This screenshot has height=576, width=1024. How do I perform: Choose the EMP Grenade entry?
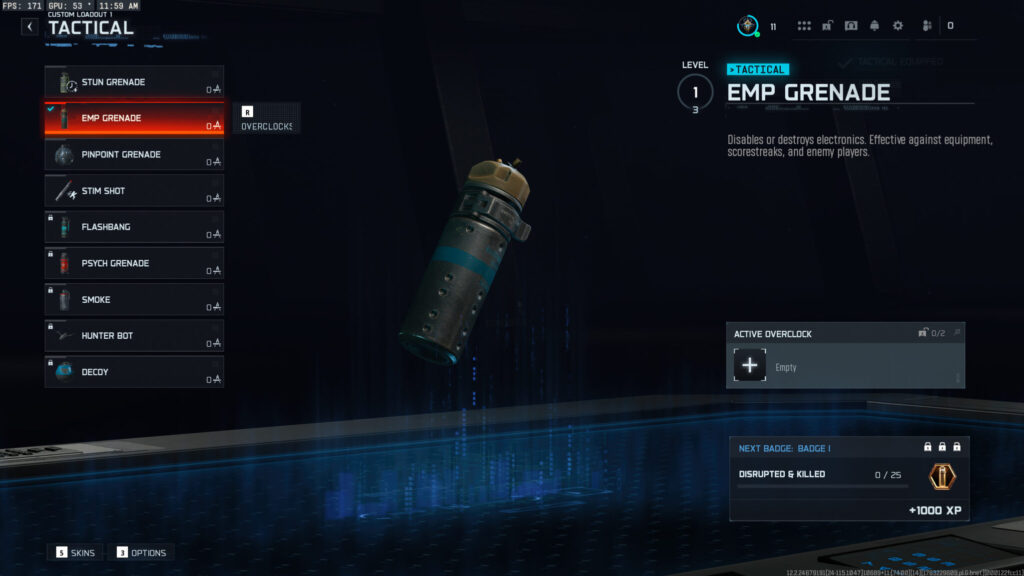[x=134, y=118]
